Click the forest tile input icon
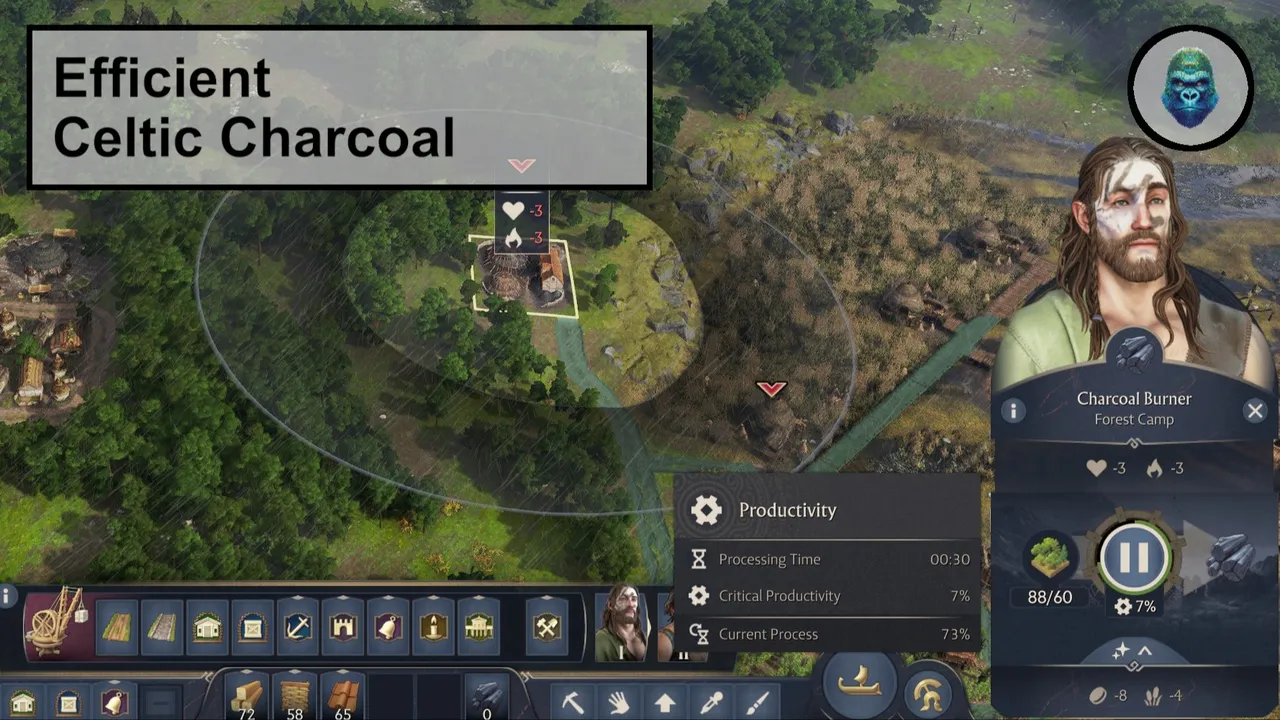Screen dimensions: 1280x720 coord(1049,557)
